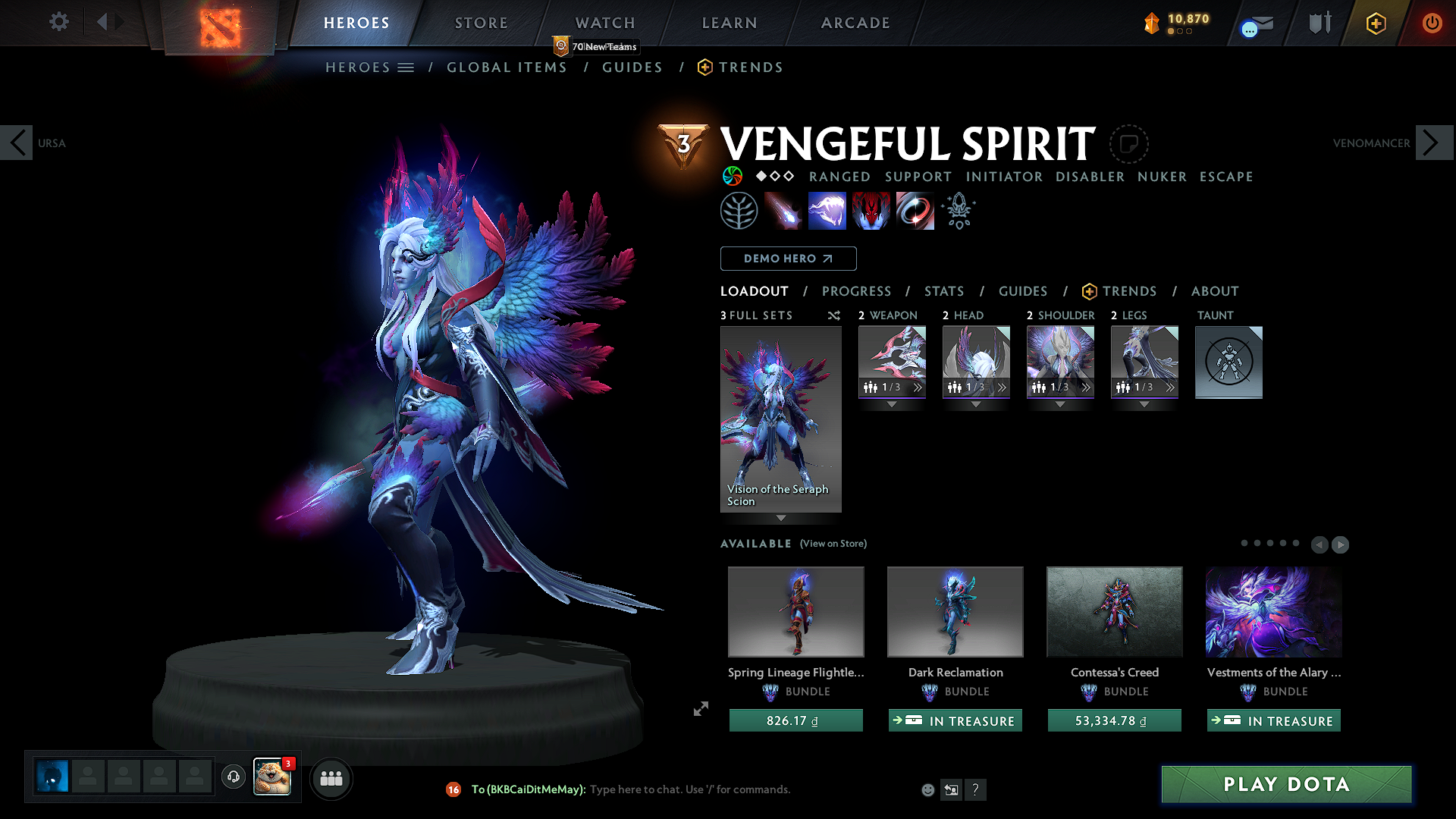Buy Spring Lineage Flightleader bundle for 826.17
The image size is (1456, 819).
pyautogui.click(x=795, y=720)
